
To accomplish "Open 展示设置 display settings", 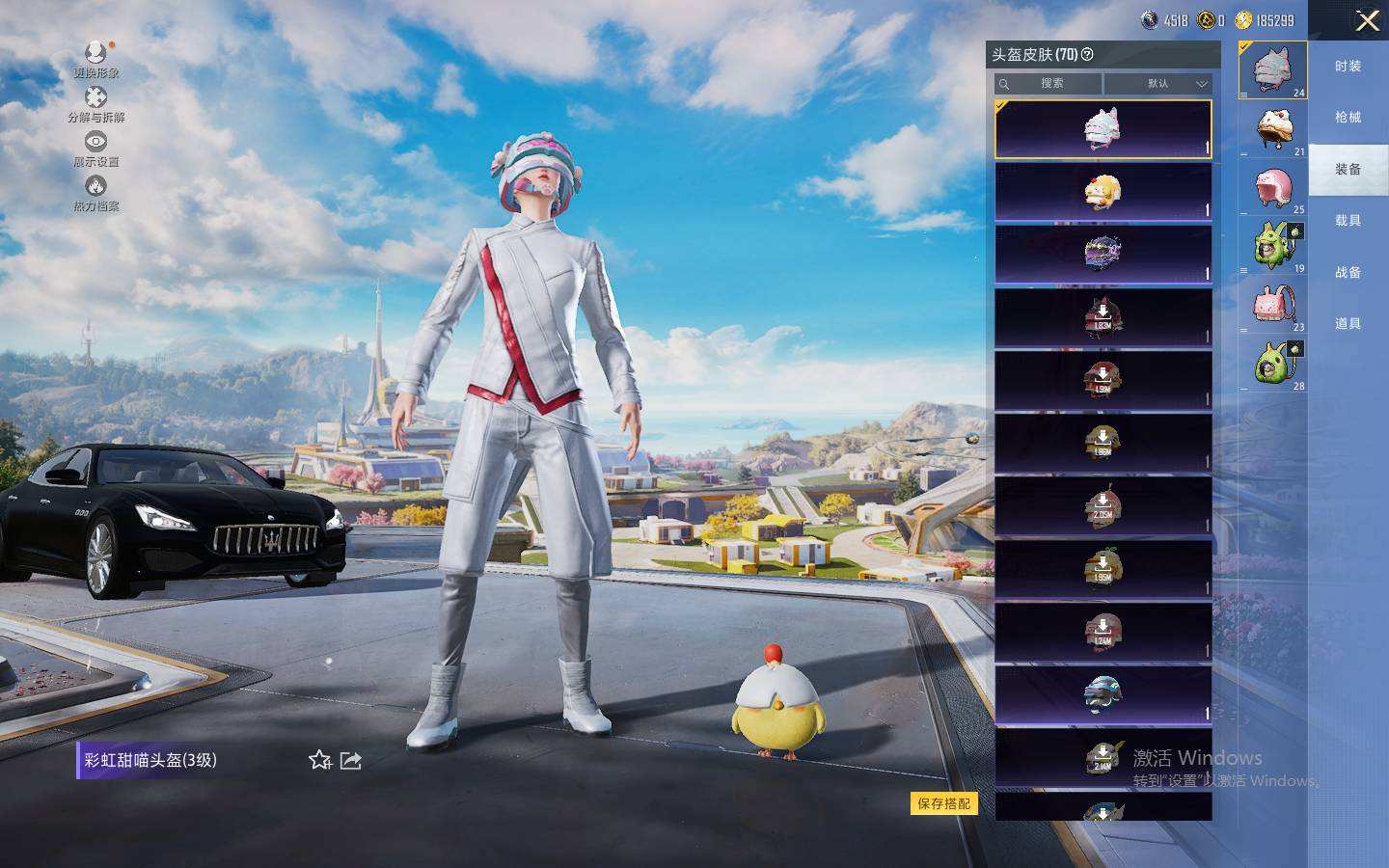I will click(95, 149).
